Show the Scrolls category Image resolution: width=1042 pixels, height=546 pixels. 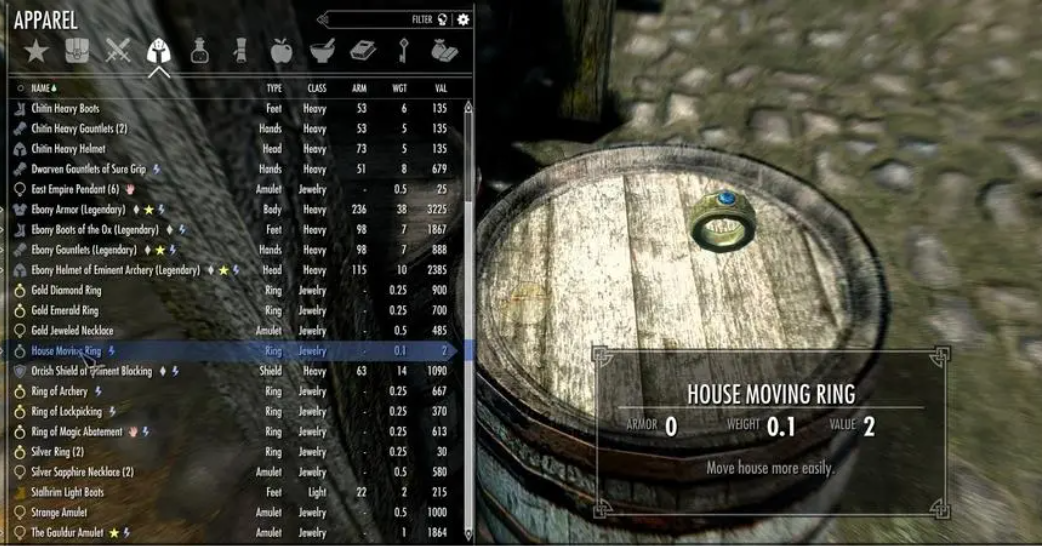[240, 50]
